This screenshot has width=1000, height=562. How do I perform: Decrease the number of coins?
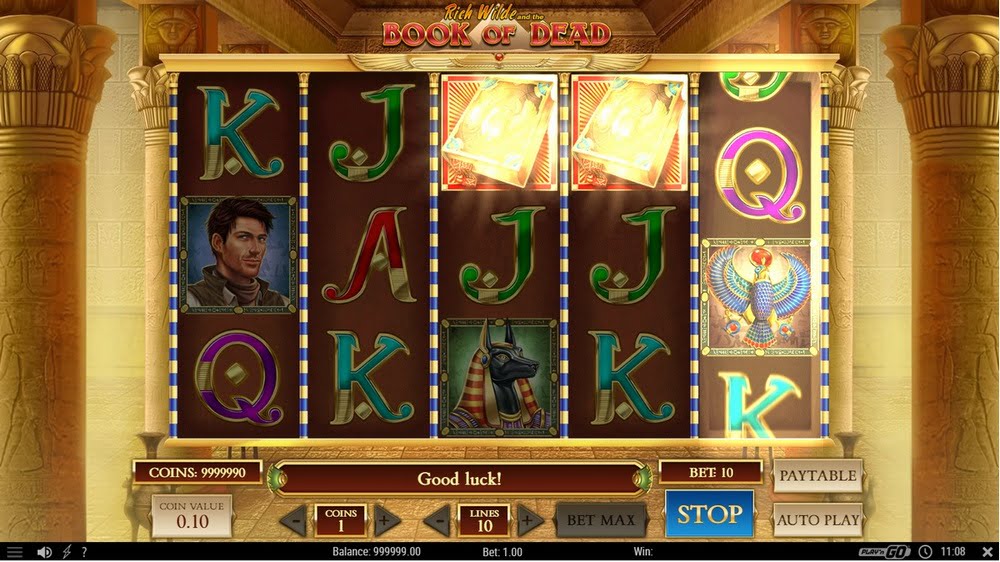pyautogui.click(x=294, y=521)
